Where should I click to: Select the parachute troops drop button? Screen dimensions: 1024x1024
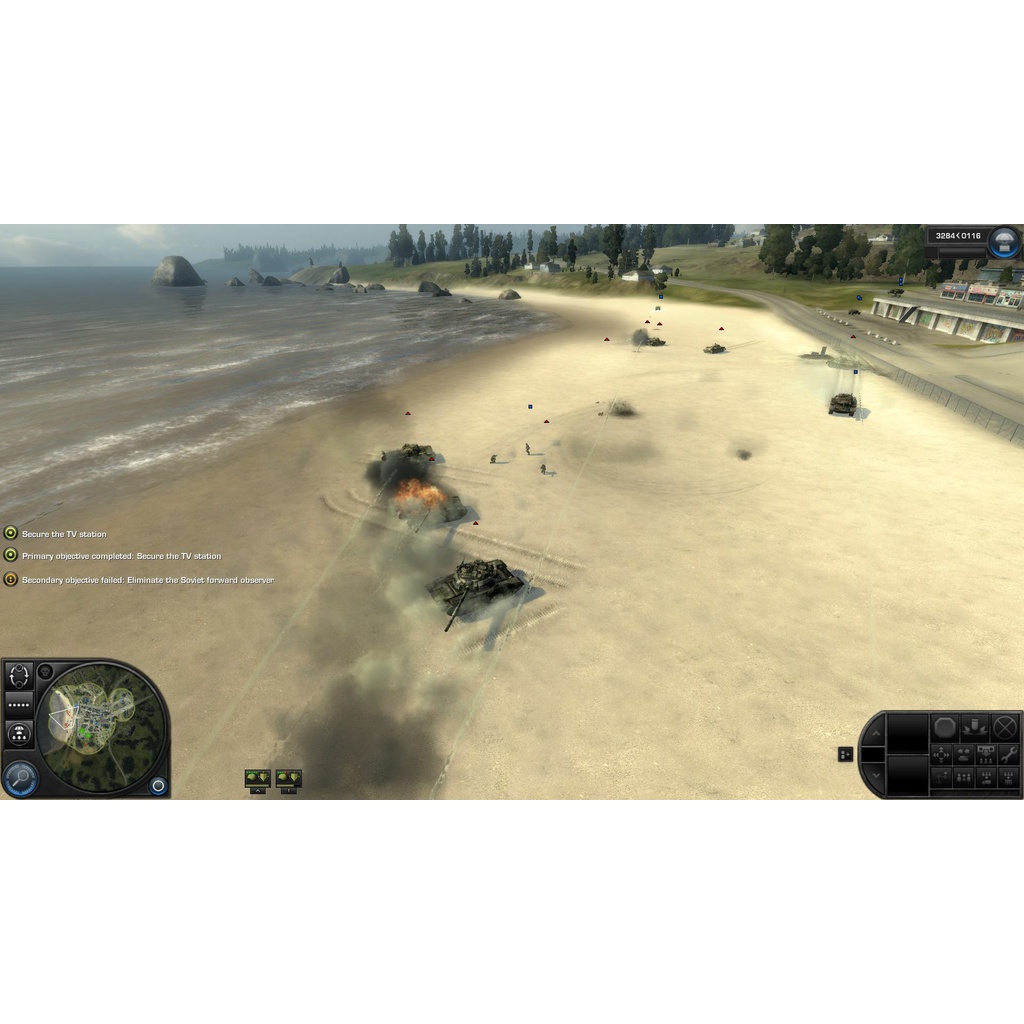coord(19,733)
